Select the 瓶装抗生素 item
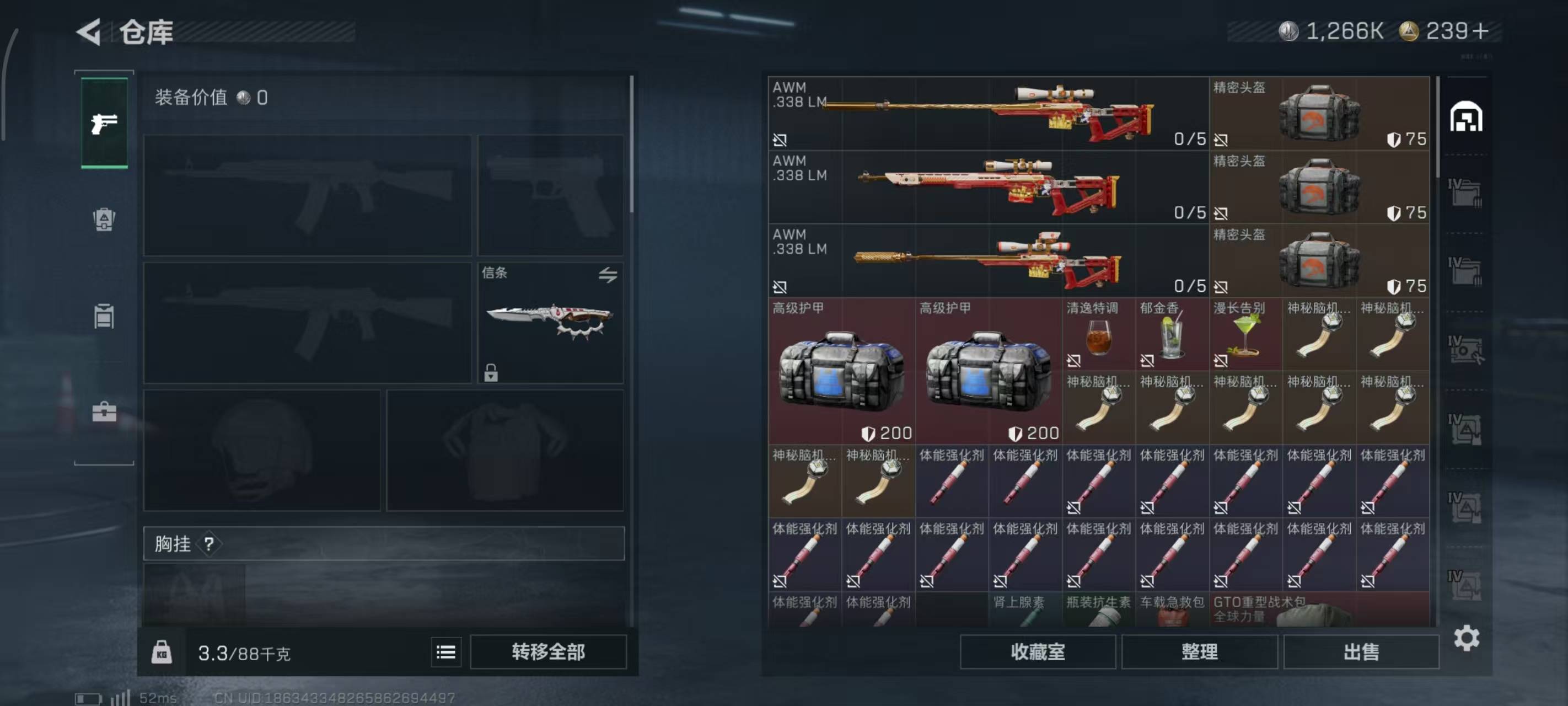This screenshot has height=706, width=1568. [x=1098, y=610]
